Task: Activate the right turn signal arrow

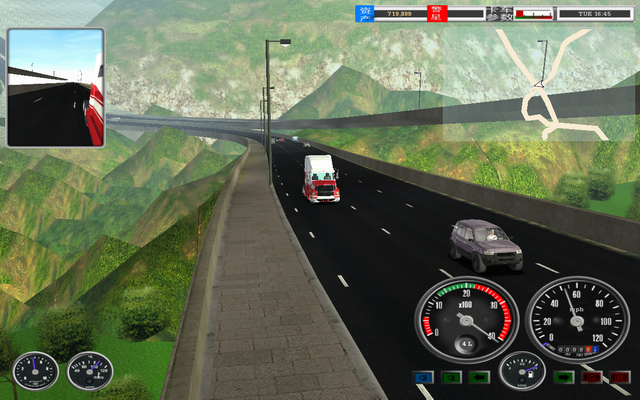Action: tap(563, 377)
